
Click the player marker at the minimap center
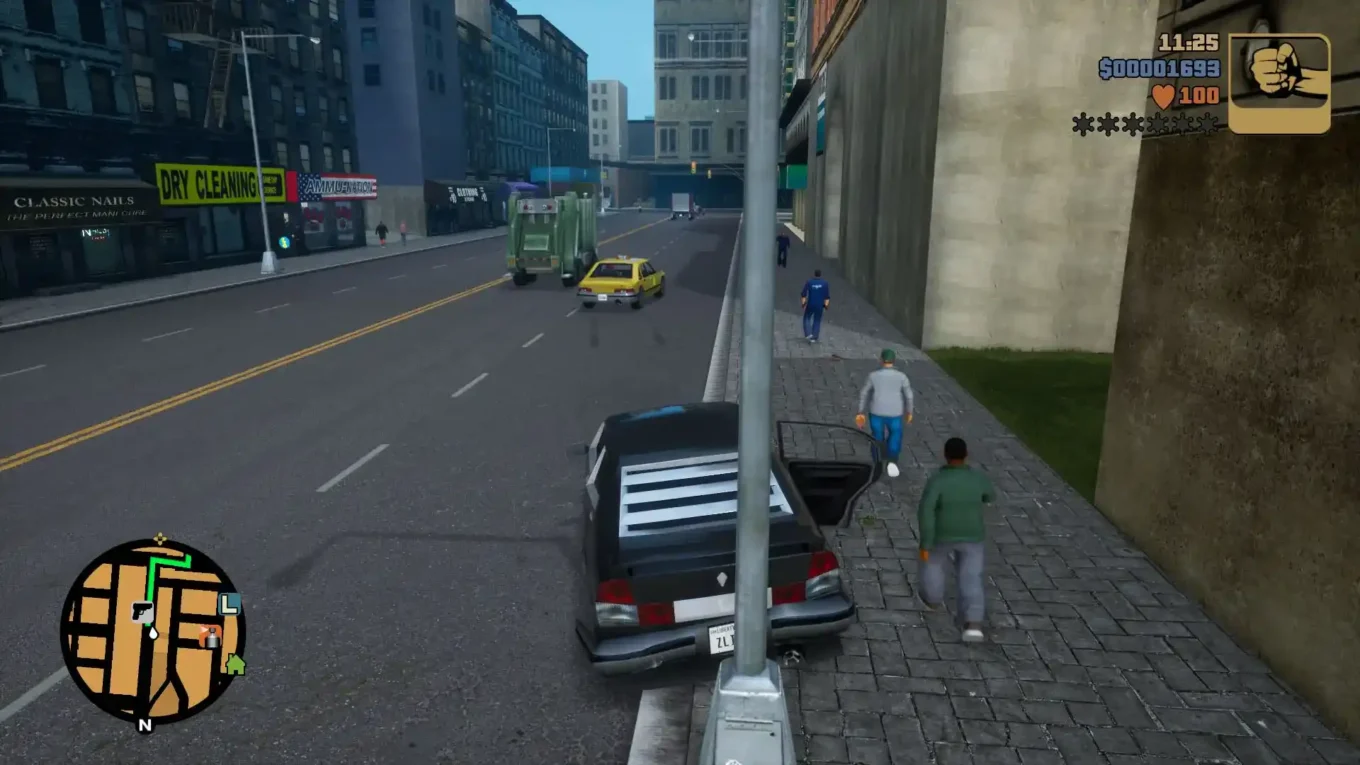153,633
